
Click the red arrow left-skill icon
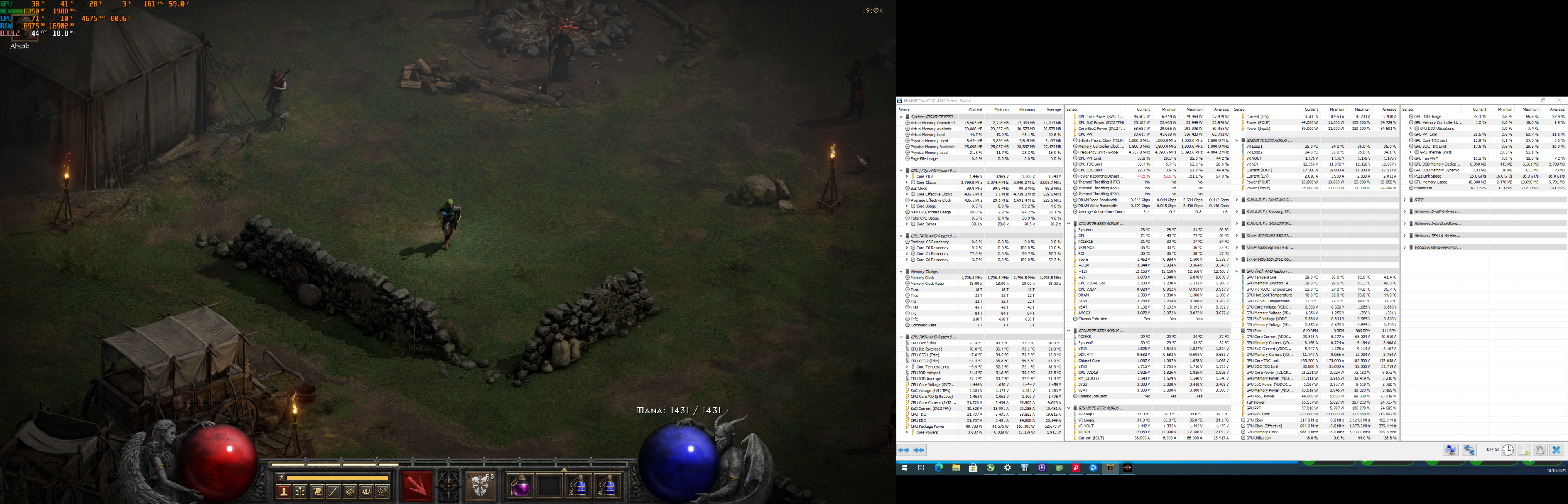point(417,489)
